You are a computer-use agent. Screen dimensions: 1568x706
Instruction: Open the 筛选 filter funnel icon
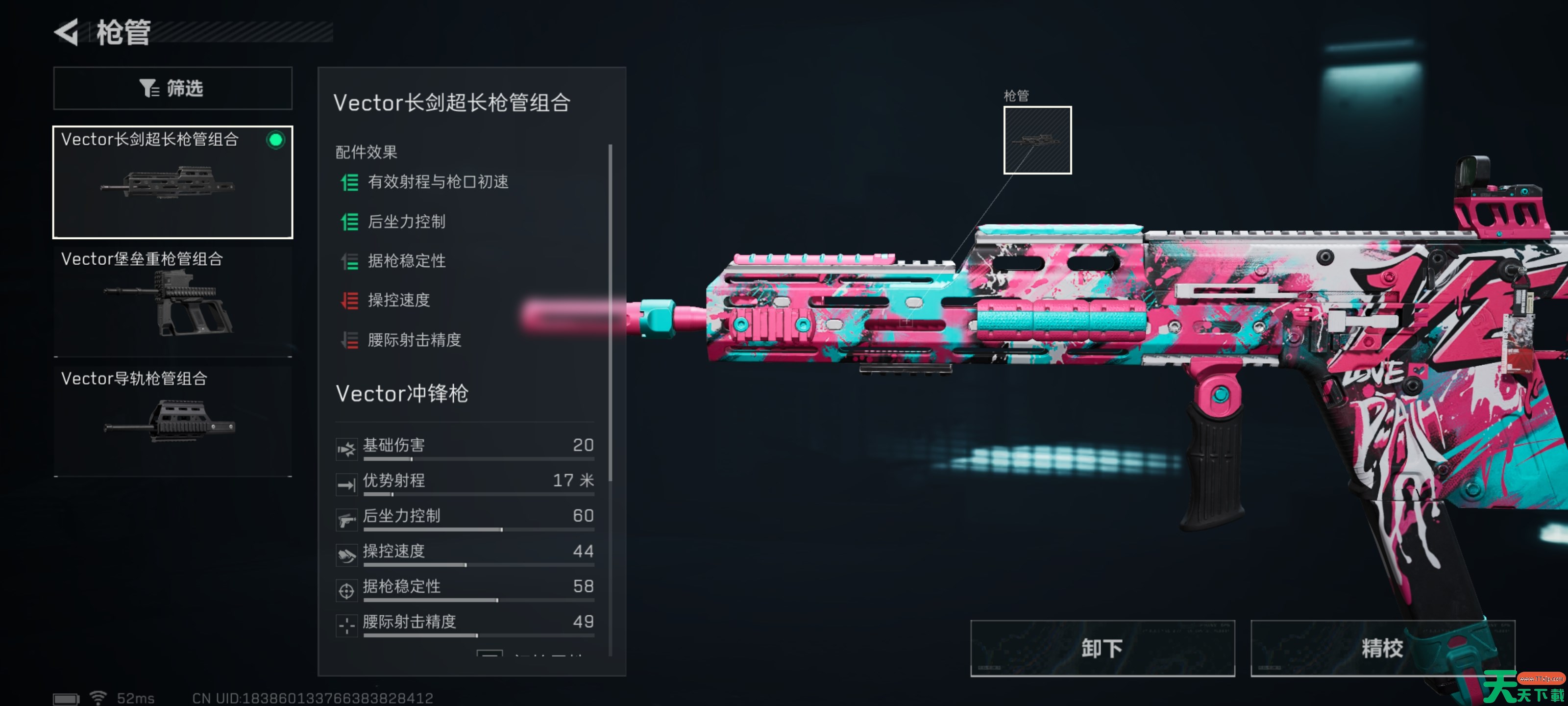coord(148,88)
